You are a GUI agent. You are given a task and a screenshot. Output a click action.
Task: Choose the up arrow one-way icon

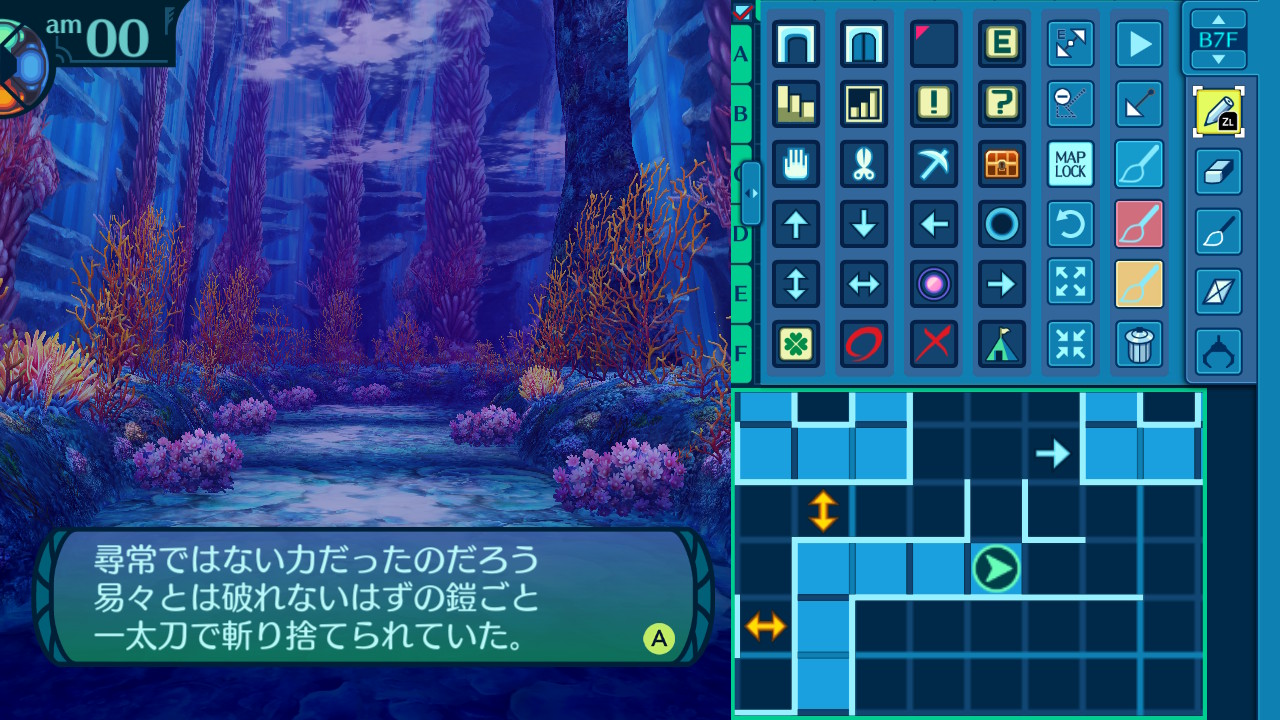pyautogui.click(x=796, y=224)
